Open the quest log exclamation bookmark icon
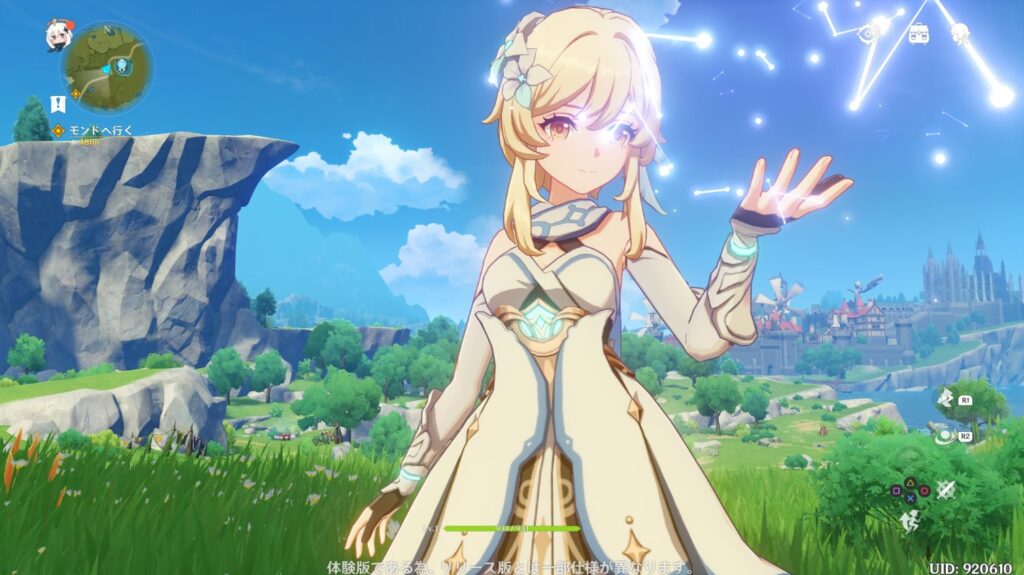The height and width of the screenshot is (575, 1024). tap(59, 103)
